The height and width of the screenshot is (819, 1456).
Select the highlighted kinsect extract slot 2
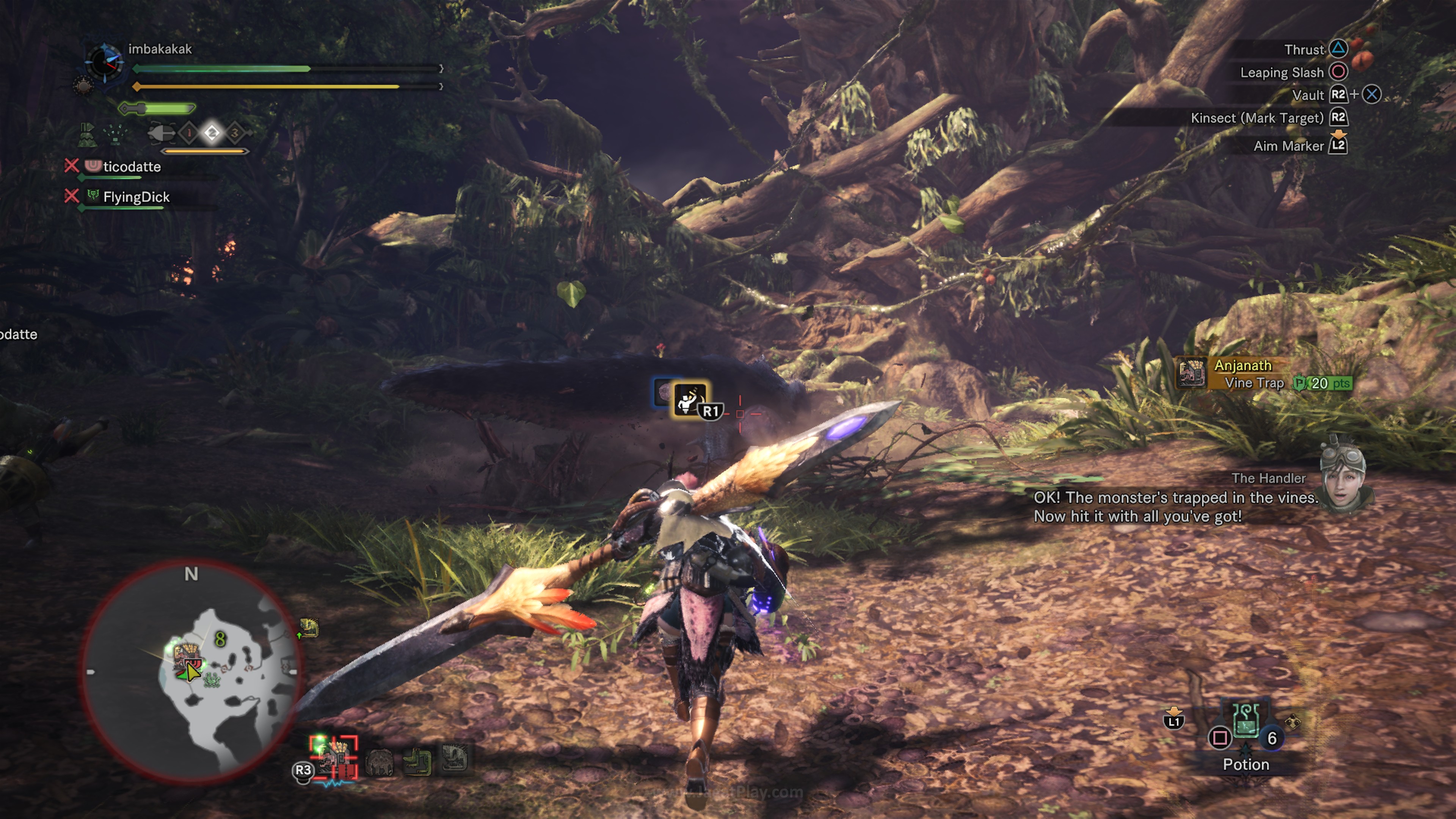point(212,133)
